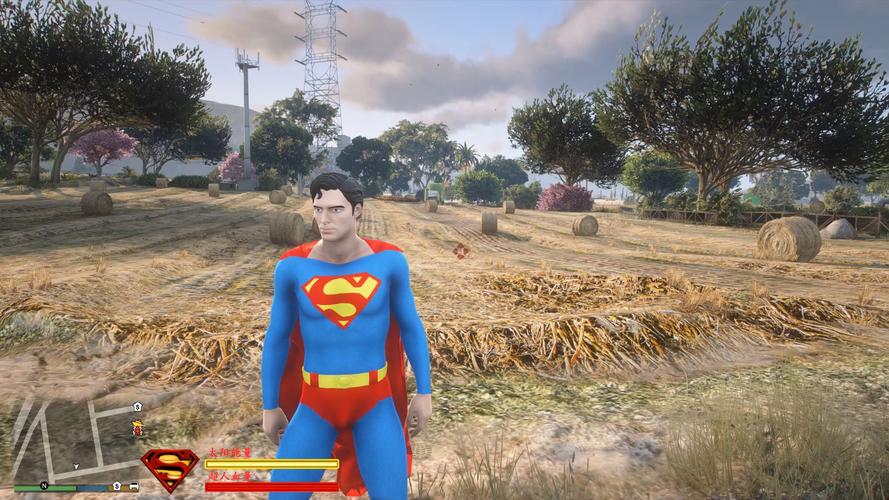
Task: Click the north compass marker on minimap
Action: (x=44, y=486)
